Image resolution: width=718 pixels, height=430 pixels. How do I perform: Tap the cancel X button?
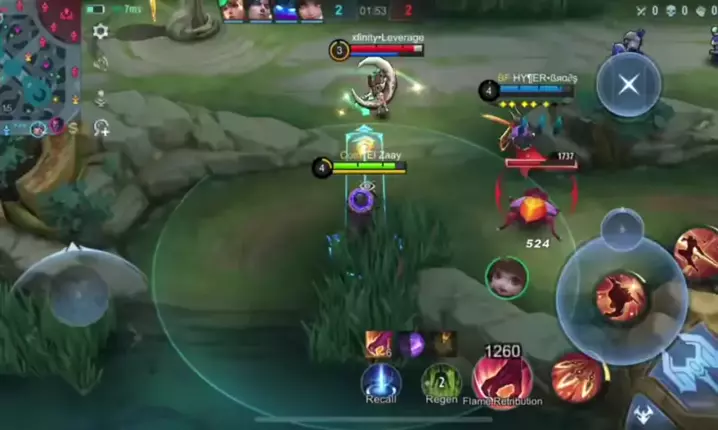point(628,85)
